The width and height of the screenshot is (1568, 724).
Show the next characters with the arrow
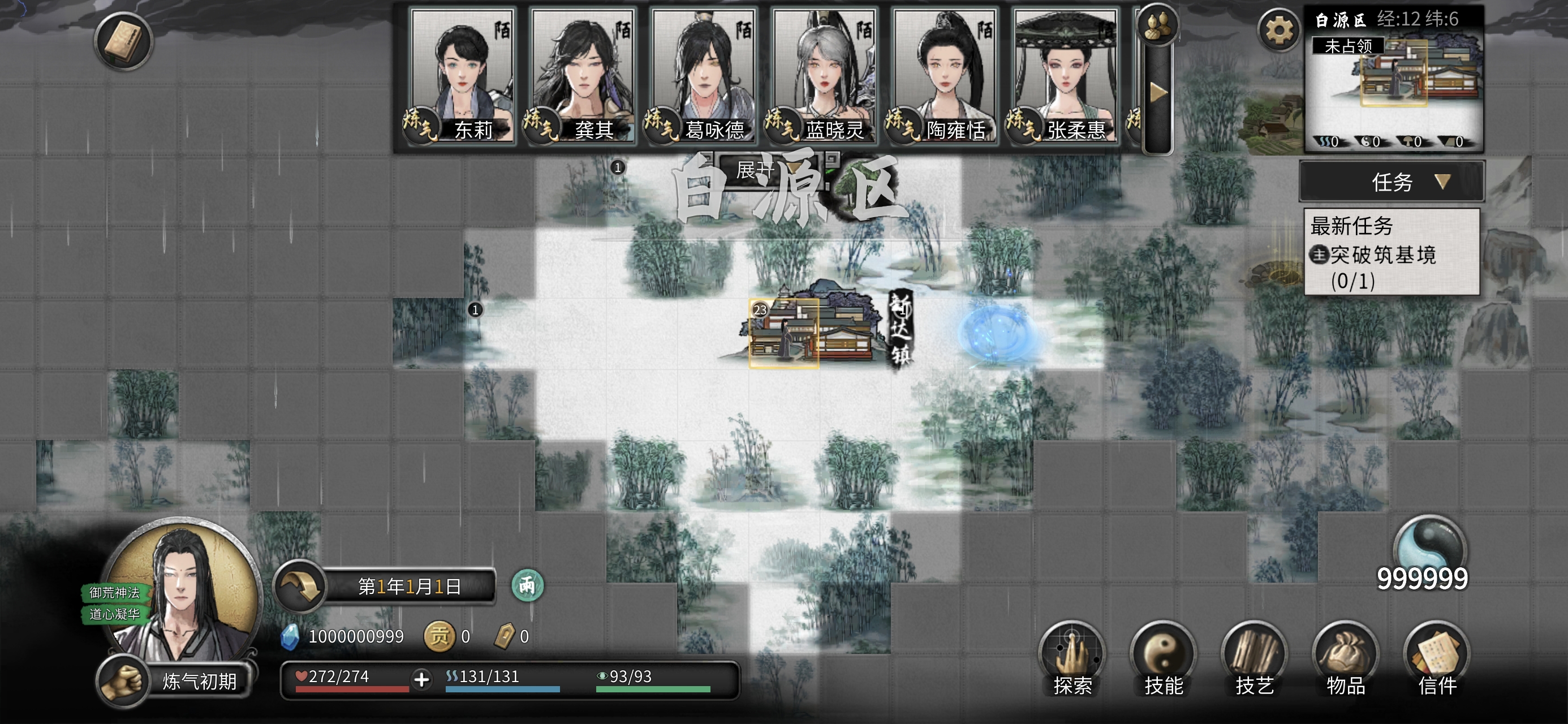1158,93
